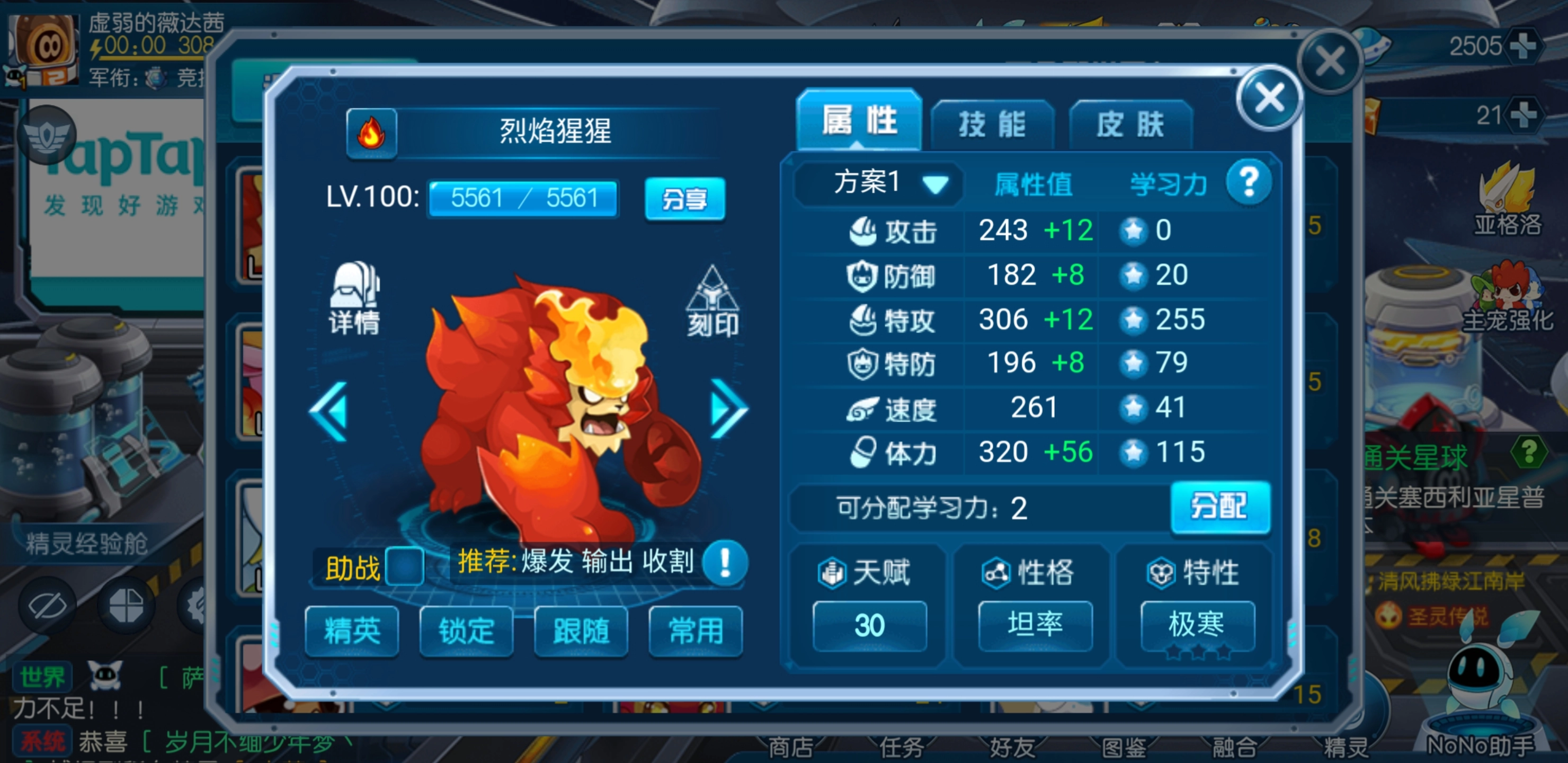Open the 详情 details icon
1568x763 pixels.
(x=355, y=298)
